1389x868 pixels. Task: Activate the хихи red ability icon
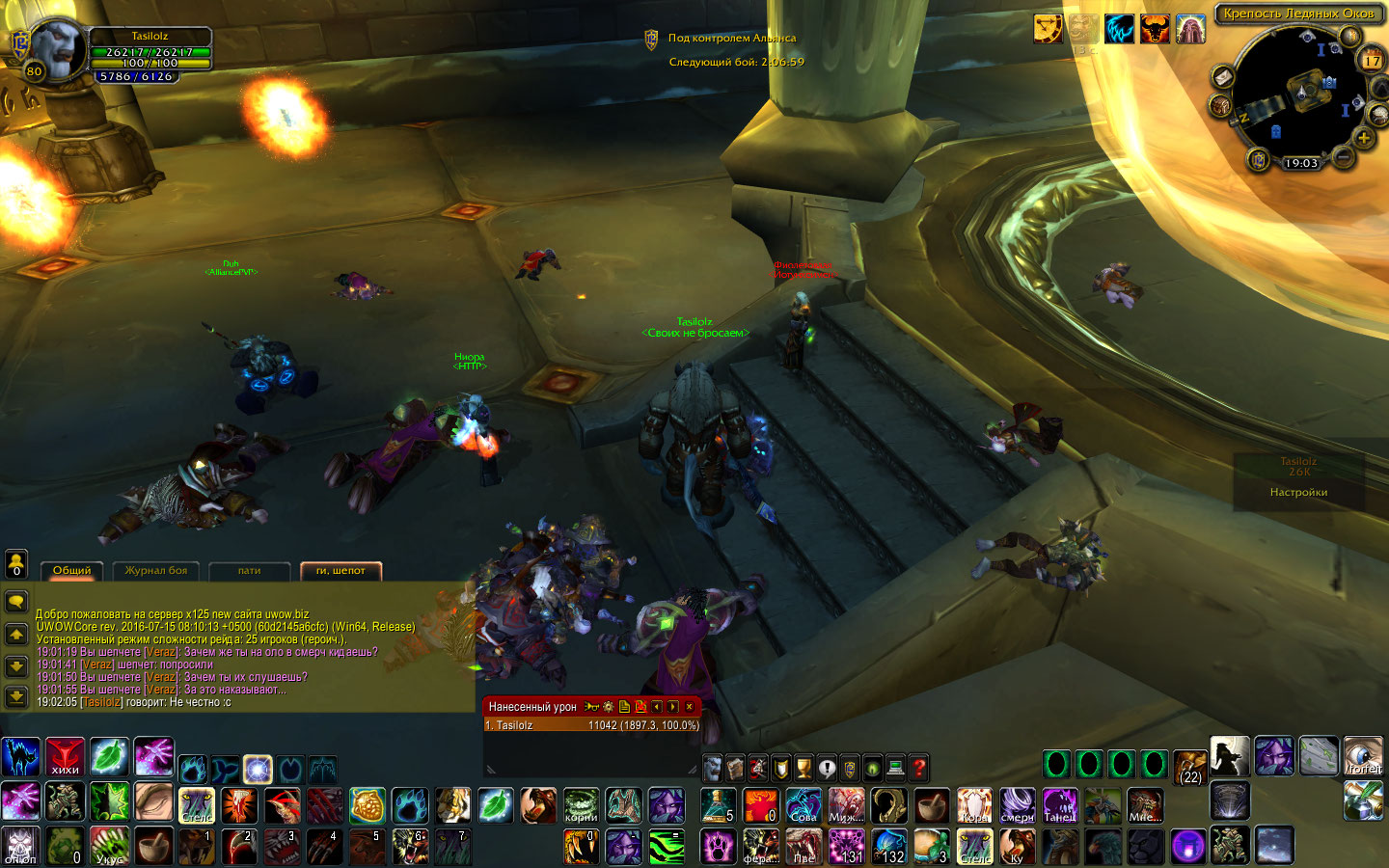(x=66, y=757)
